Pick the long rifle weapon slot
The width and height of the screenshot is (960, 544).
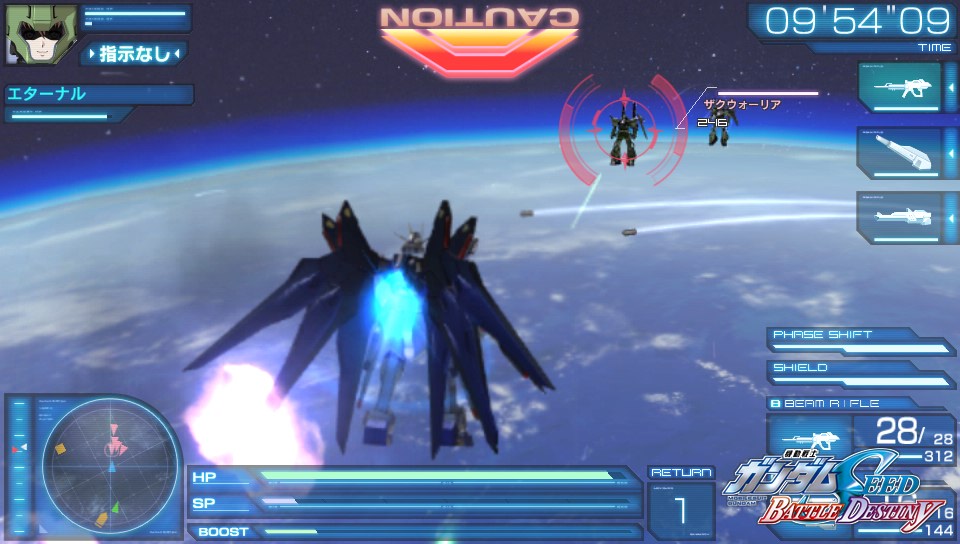pyautogui.click(x=900, y=217)
